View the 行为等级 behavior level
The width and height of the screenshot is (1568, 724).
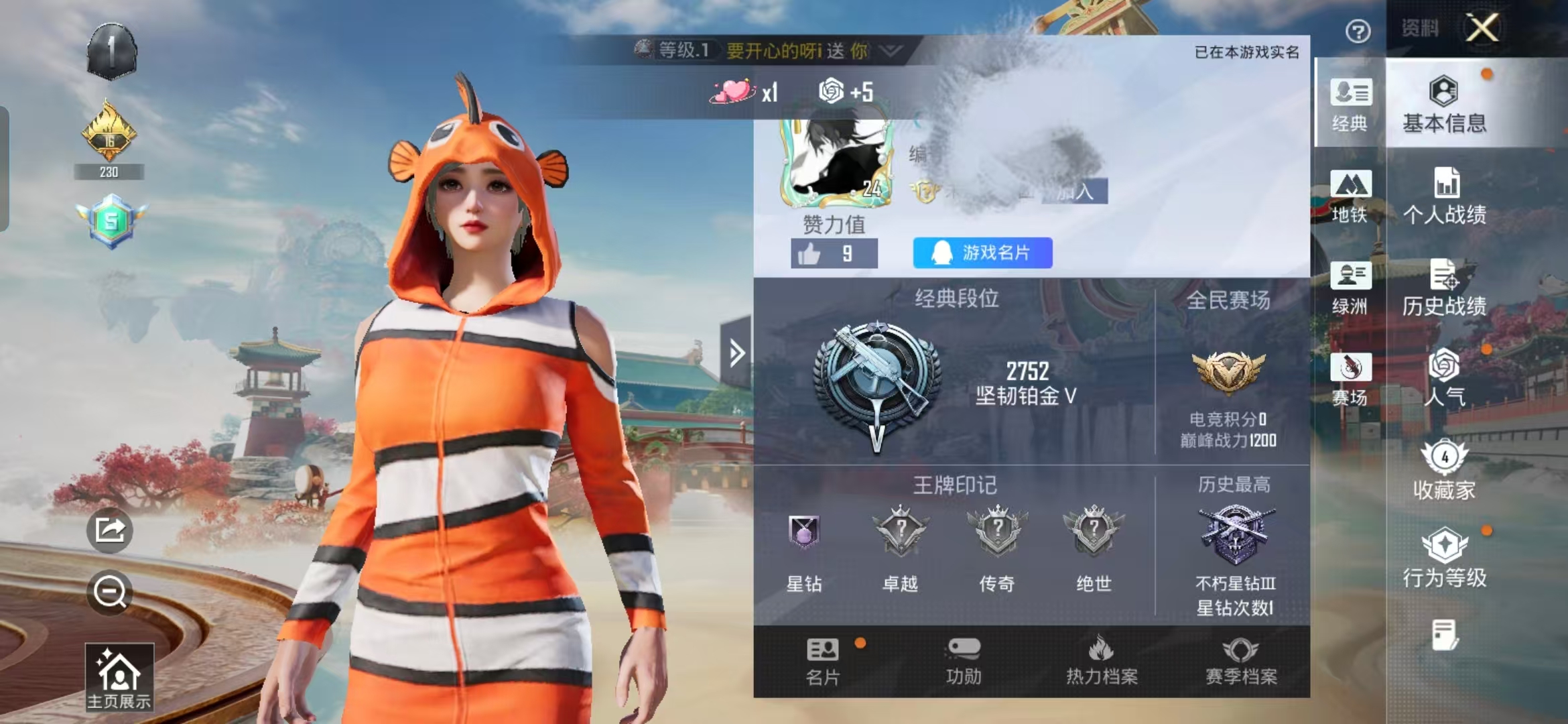(x=1445, y=558)
